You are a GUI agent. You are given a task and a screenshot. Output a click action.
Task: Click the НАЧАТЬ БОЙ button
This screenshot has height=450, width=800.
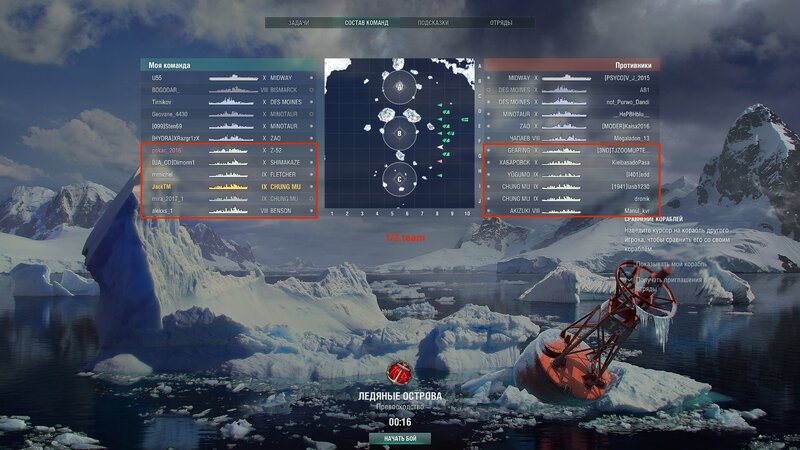(x=400, y=438)
